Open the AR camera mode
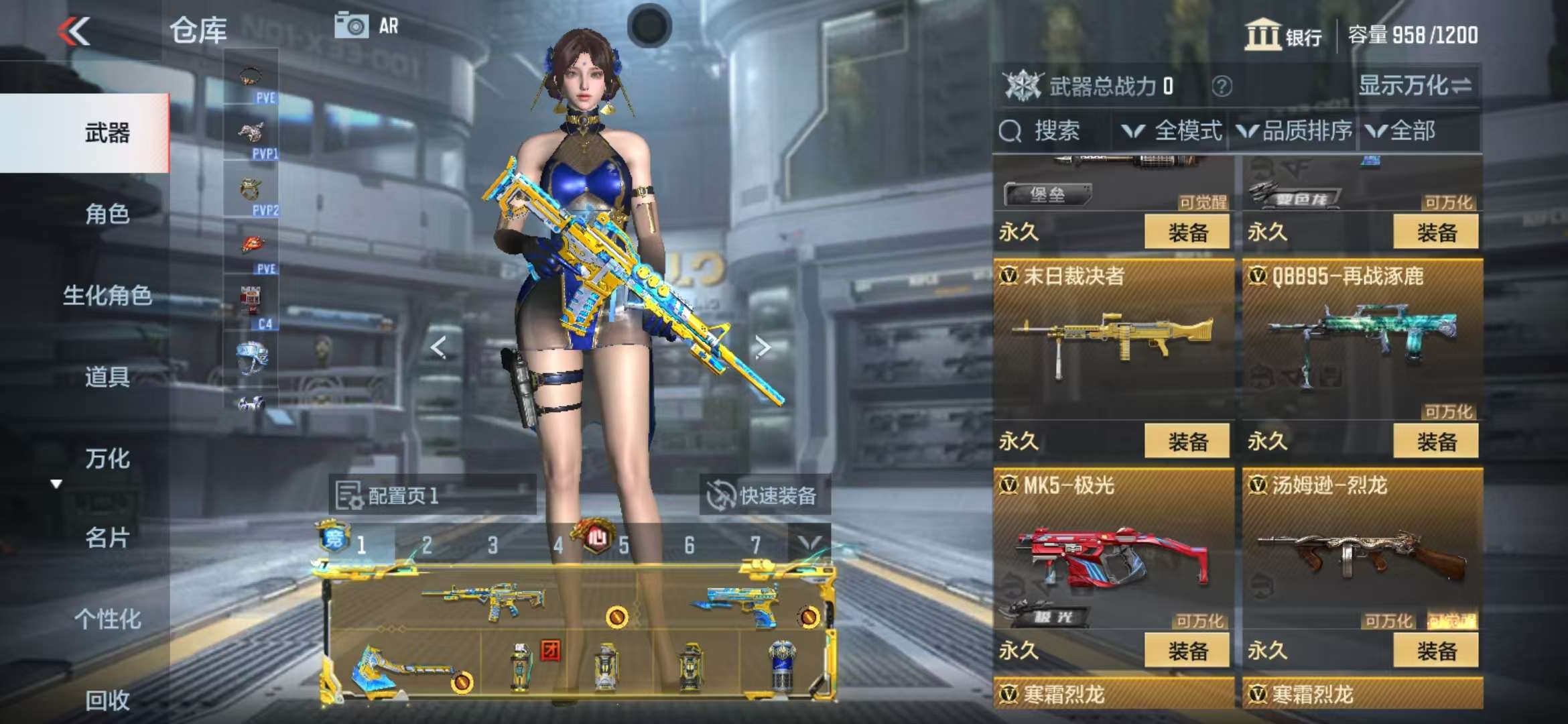 pyautogui.click(x=367, y=26)
